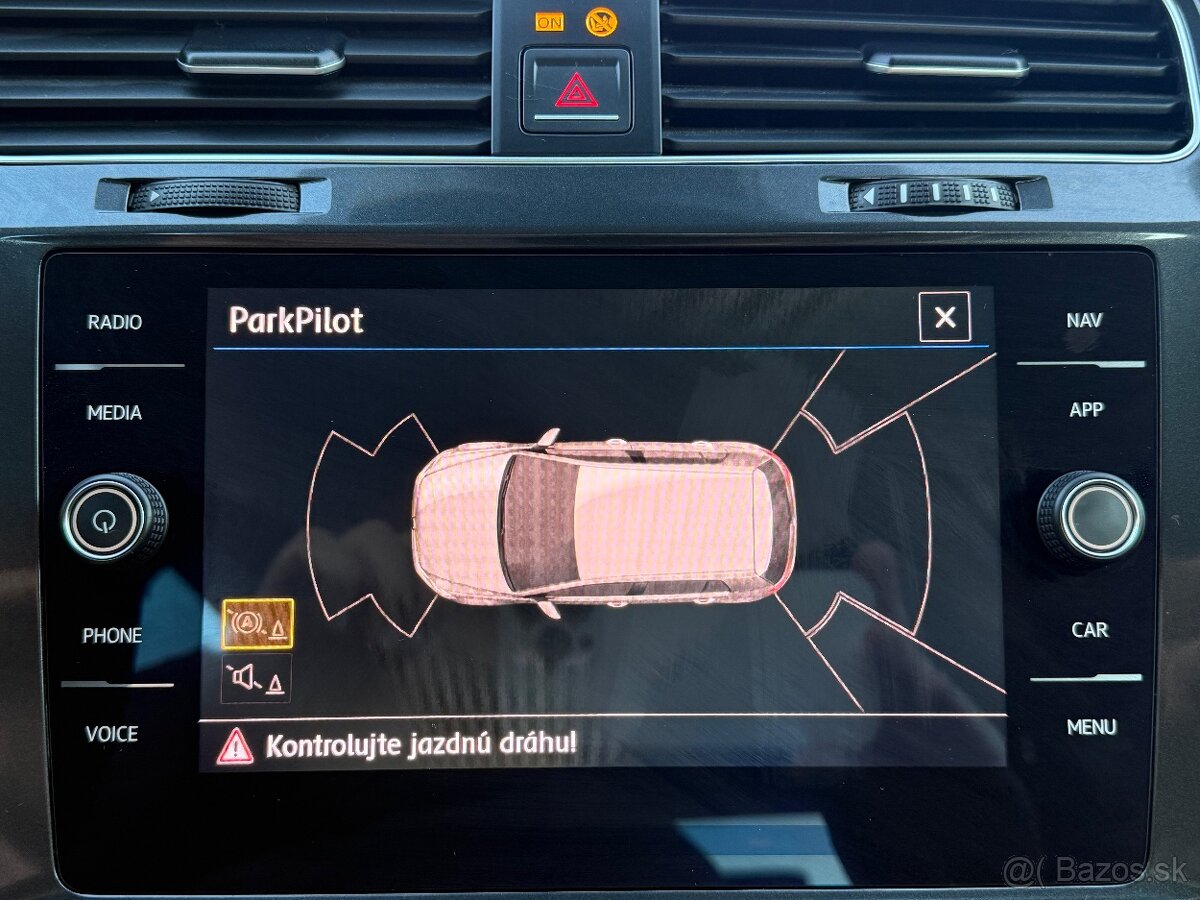Viewport: 1200px width, 900px height.
Task: Launch the APP connection screen
Action: 1086,409
